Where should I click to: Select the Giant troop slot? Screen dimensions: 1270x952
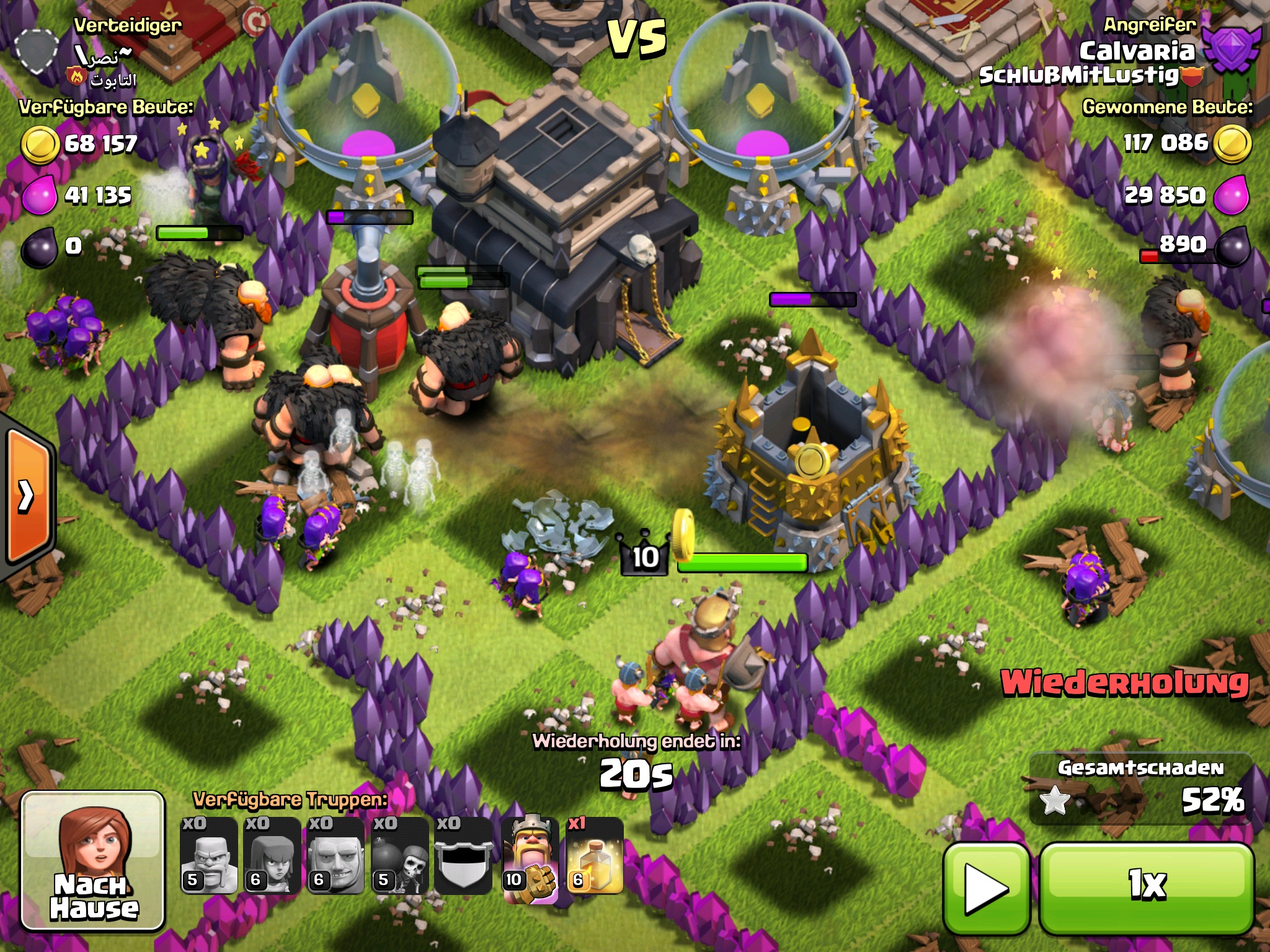pos(336,857)
